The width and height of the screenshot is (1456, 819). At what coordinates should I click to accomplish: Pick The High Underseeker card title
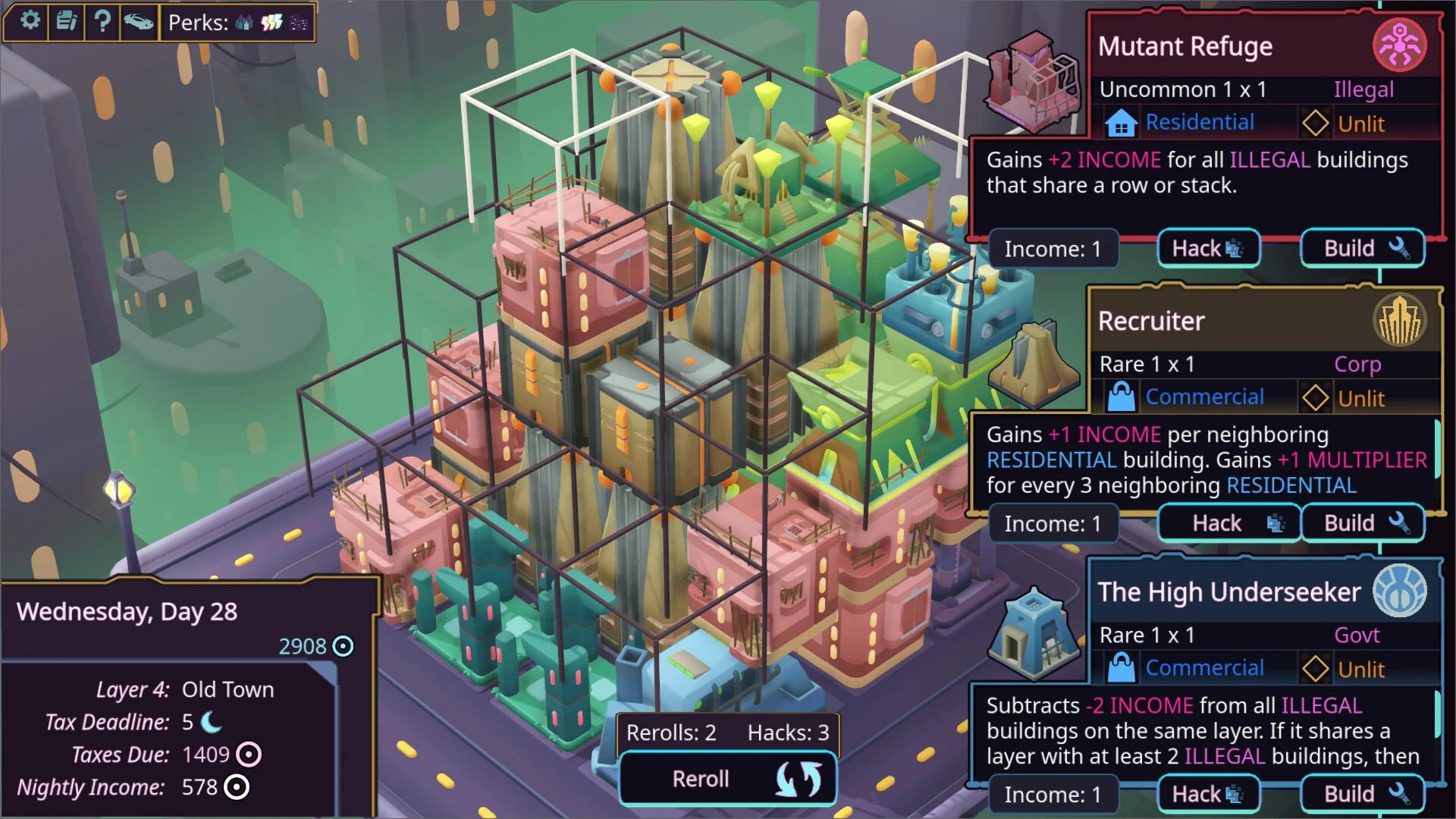(1229, 592)
